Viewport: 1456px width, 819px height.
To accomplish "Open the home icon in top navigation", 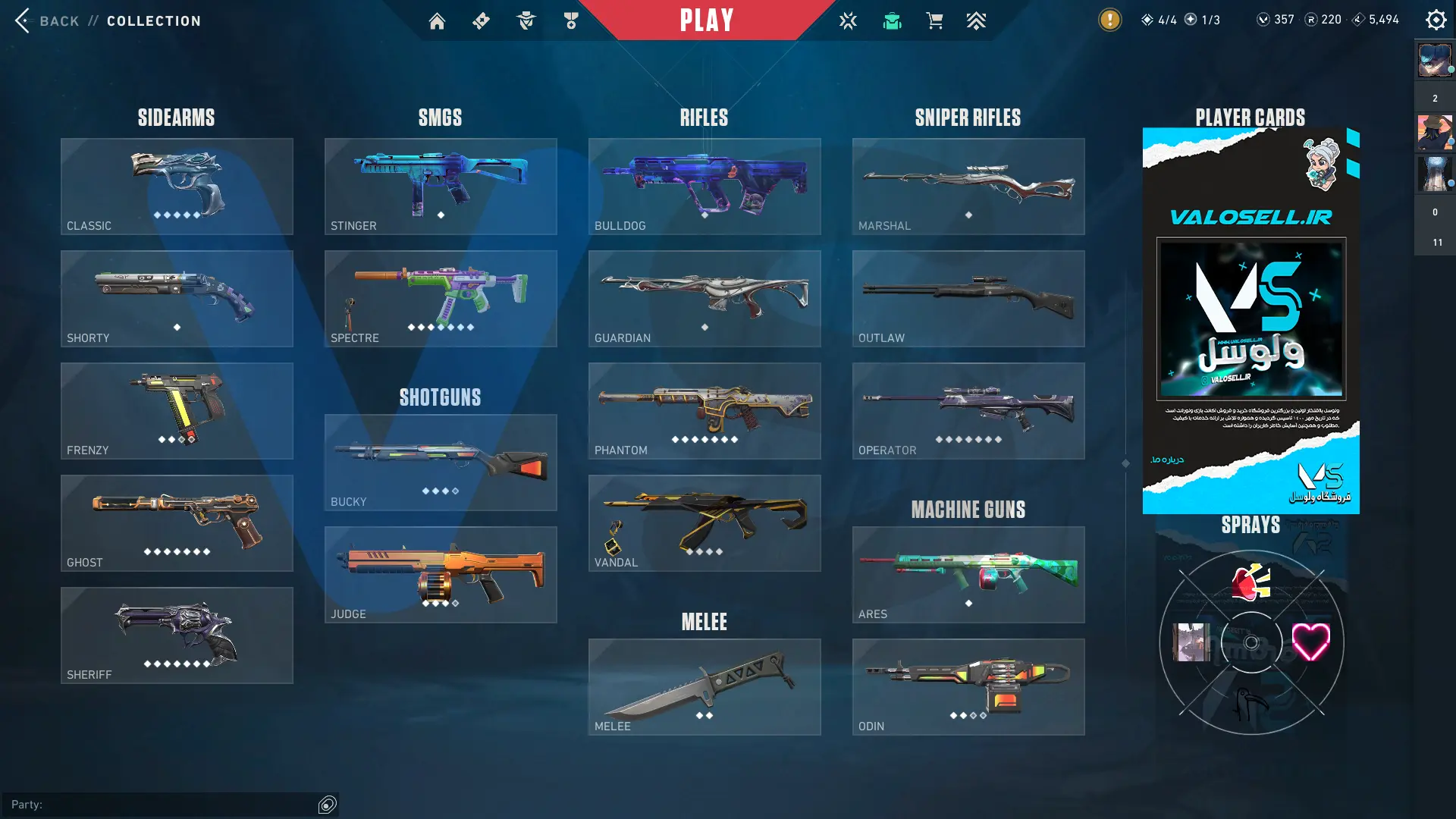I will (437, 21).
